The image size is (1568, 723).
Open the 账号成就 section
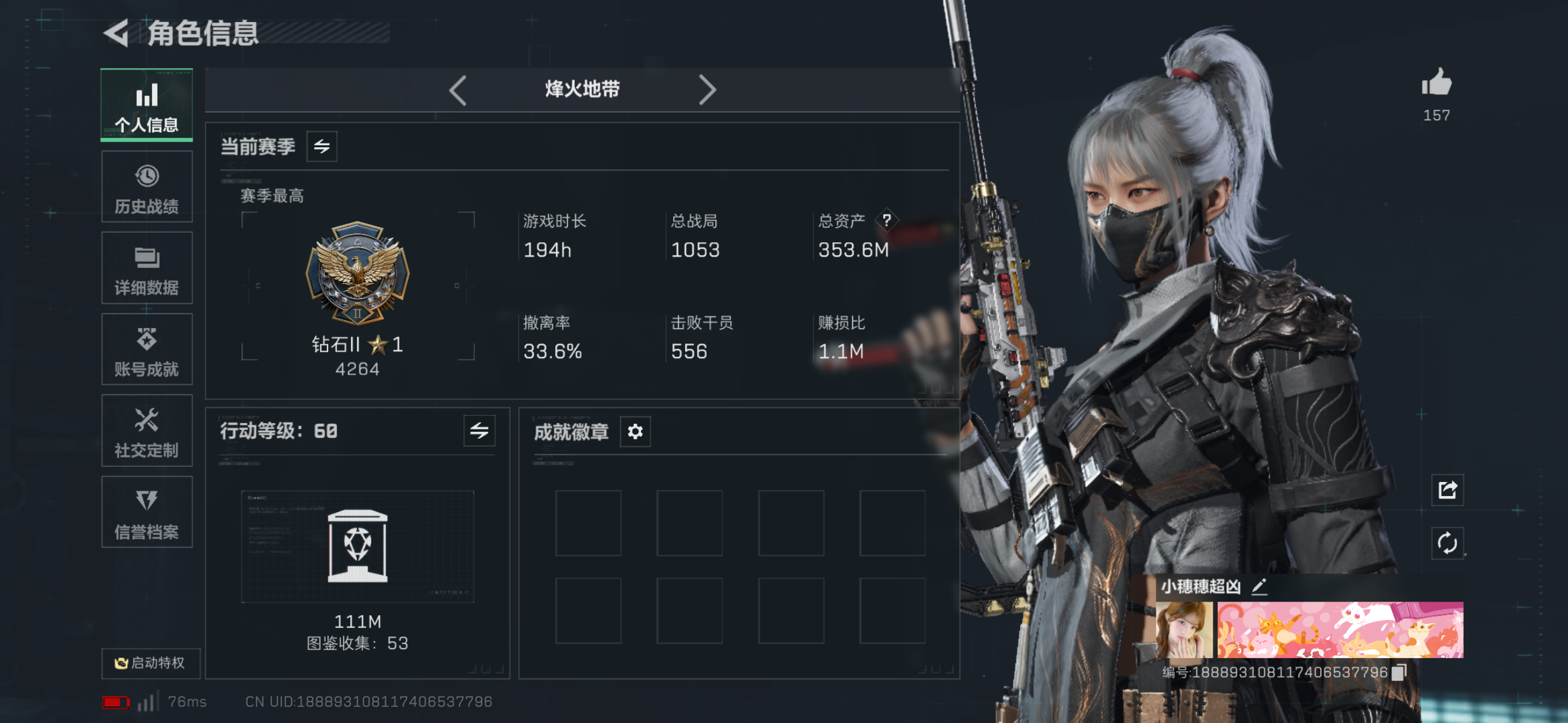click(147, 349)
